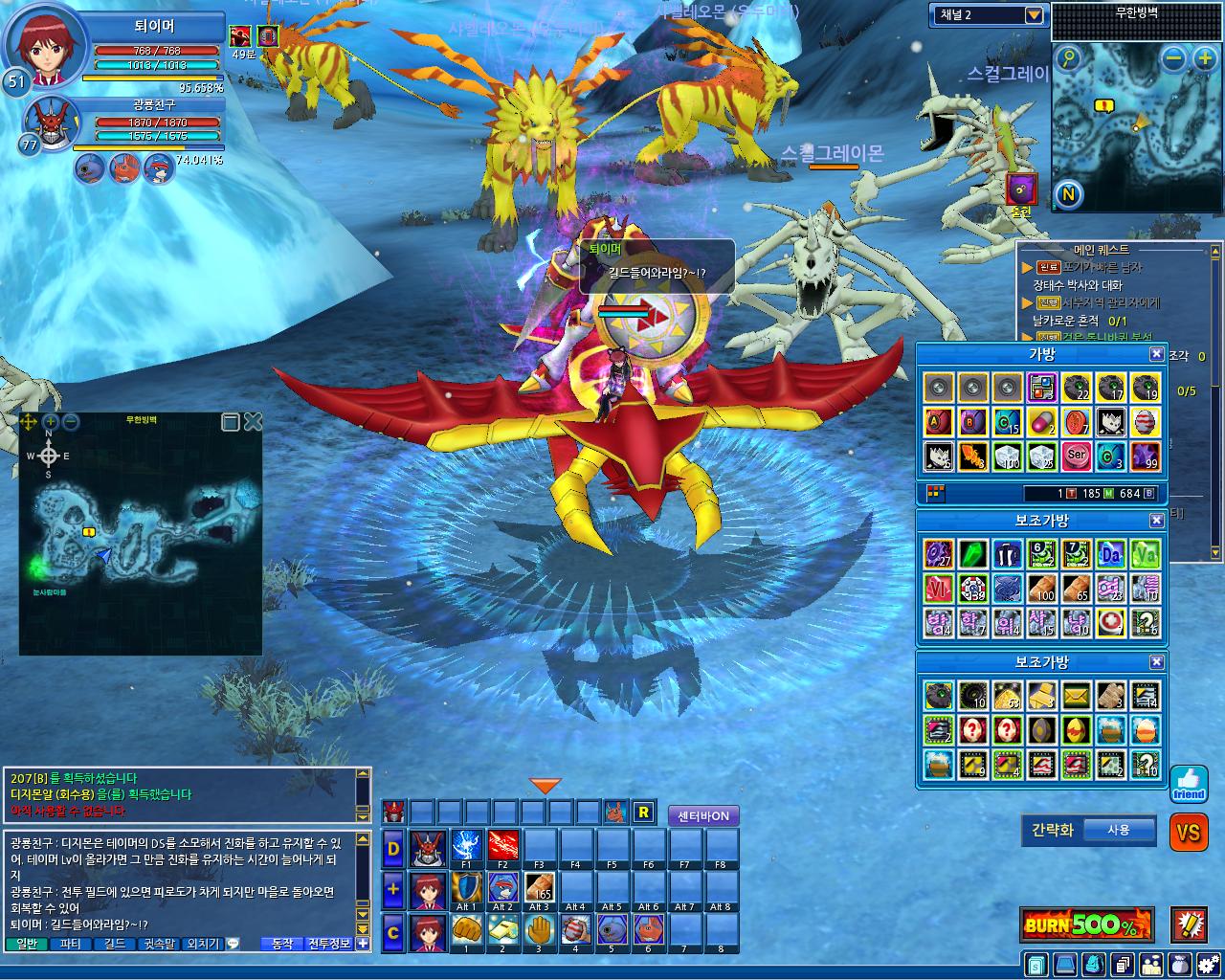Activate the F1 blue lightning skill
Image resolution: width=1225 pixels, height=980 pixels.
(467, 848)
